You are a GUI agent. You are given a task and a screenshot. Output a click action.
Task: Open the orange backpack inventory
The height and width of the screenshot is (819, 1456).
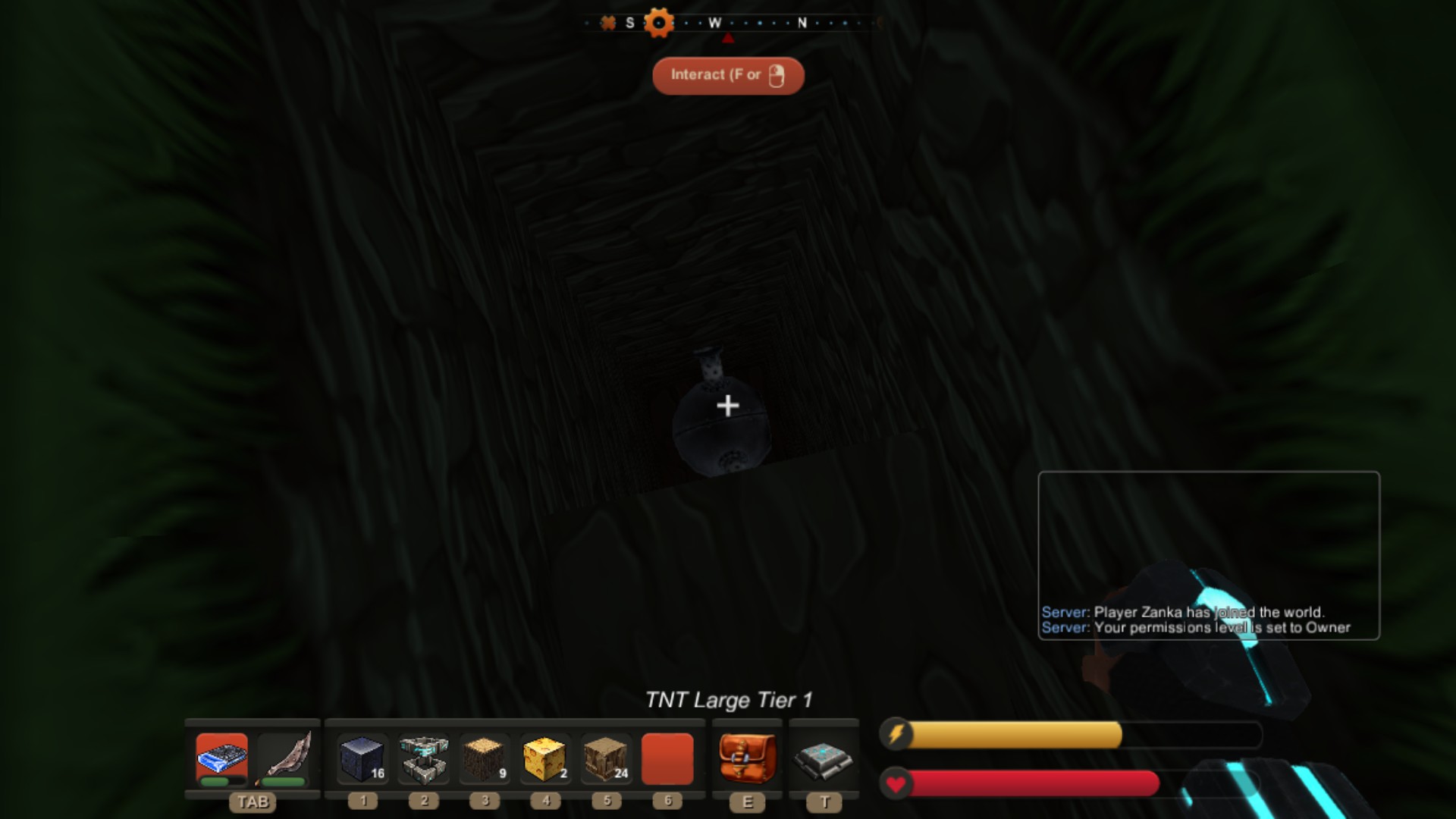click(747, 758)
